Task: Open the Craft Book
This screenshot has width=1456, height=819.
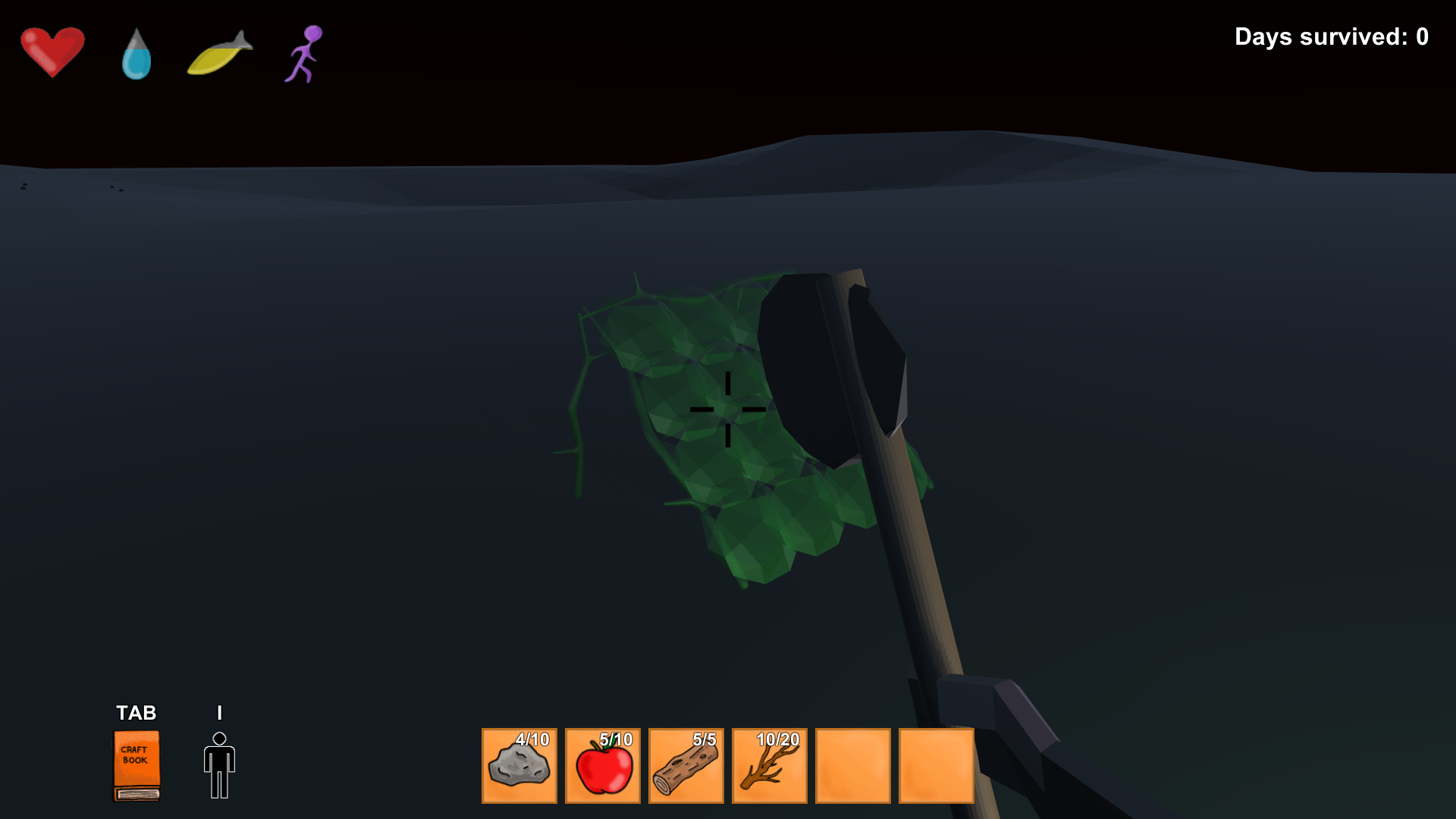Action: tap(136, 766)
